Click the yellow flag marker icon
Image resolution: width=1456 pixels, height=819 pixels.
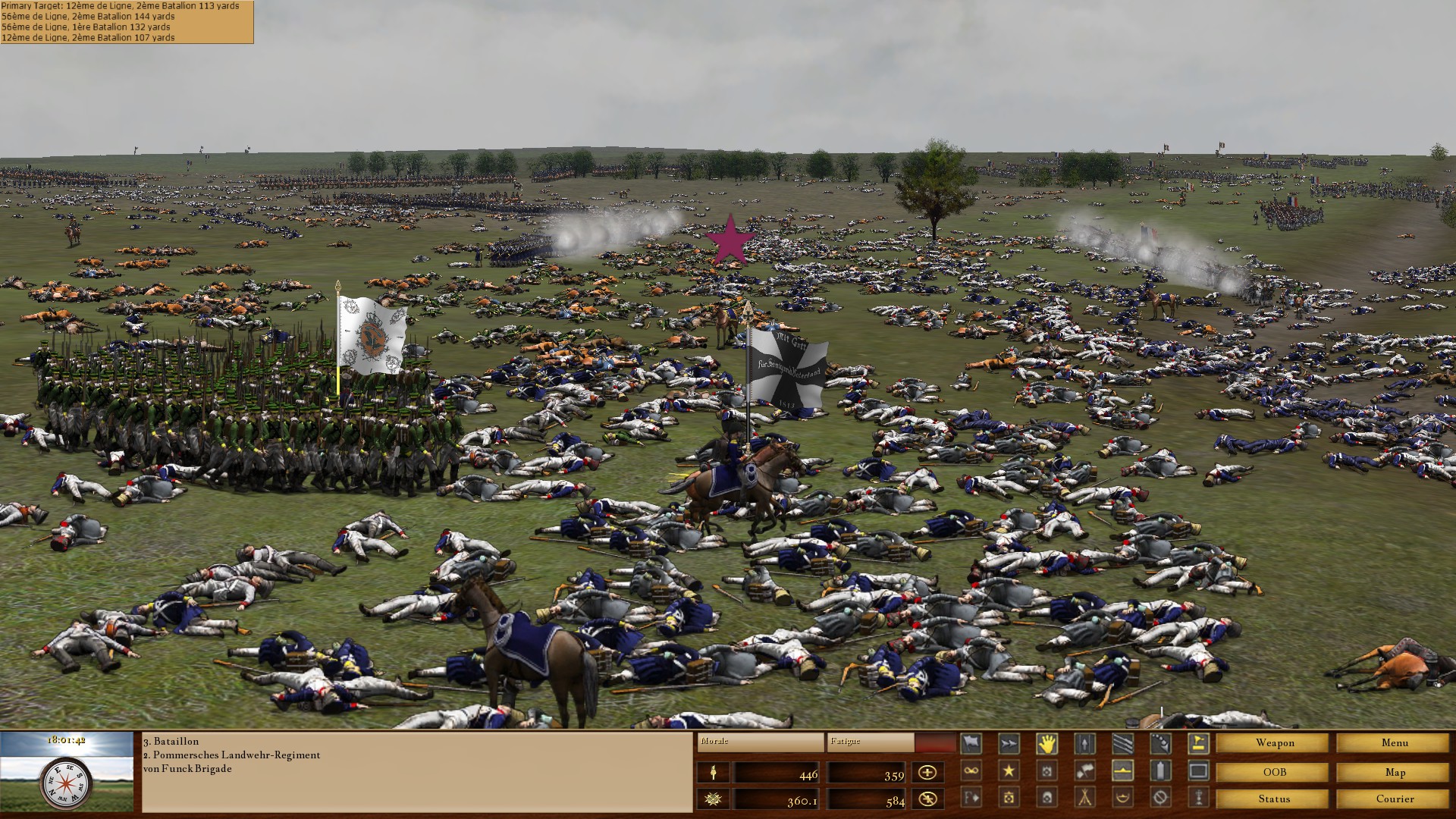[1200, 743]
